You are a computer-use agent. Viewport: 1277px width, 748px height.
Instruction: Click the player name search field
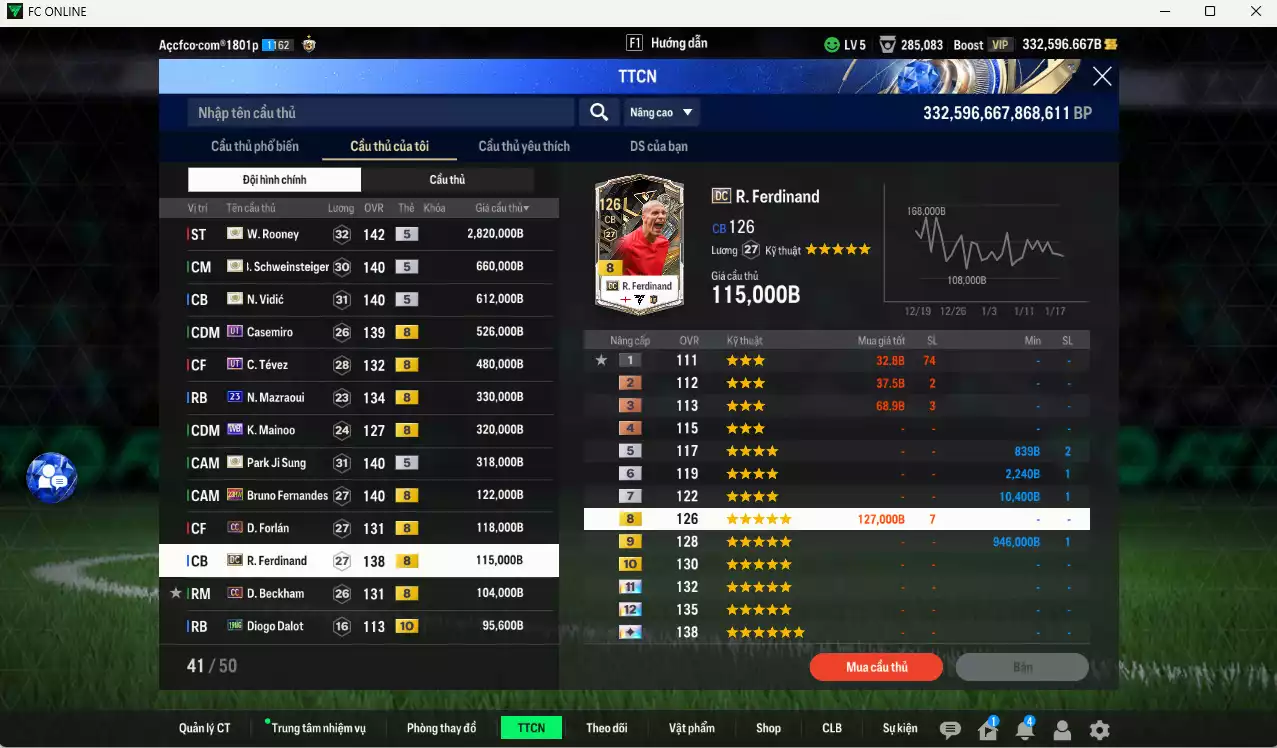(x=380, y=113)
